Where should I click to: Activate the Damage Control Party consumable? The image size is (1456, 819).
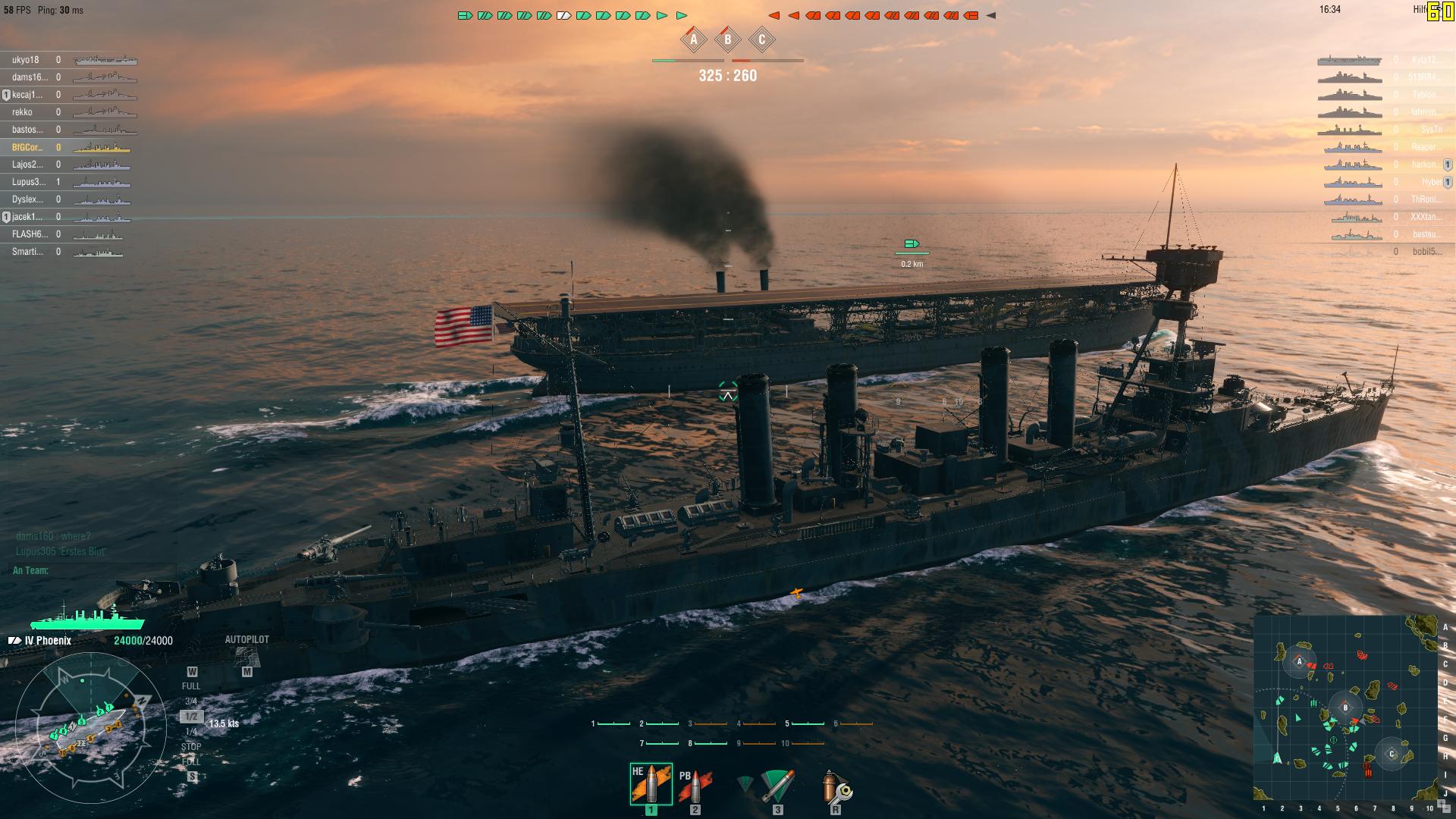(835, 786)
